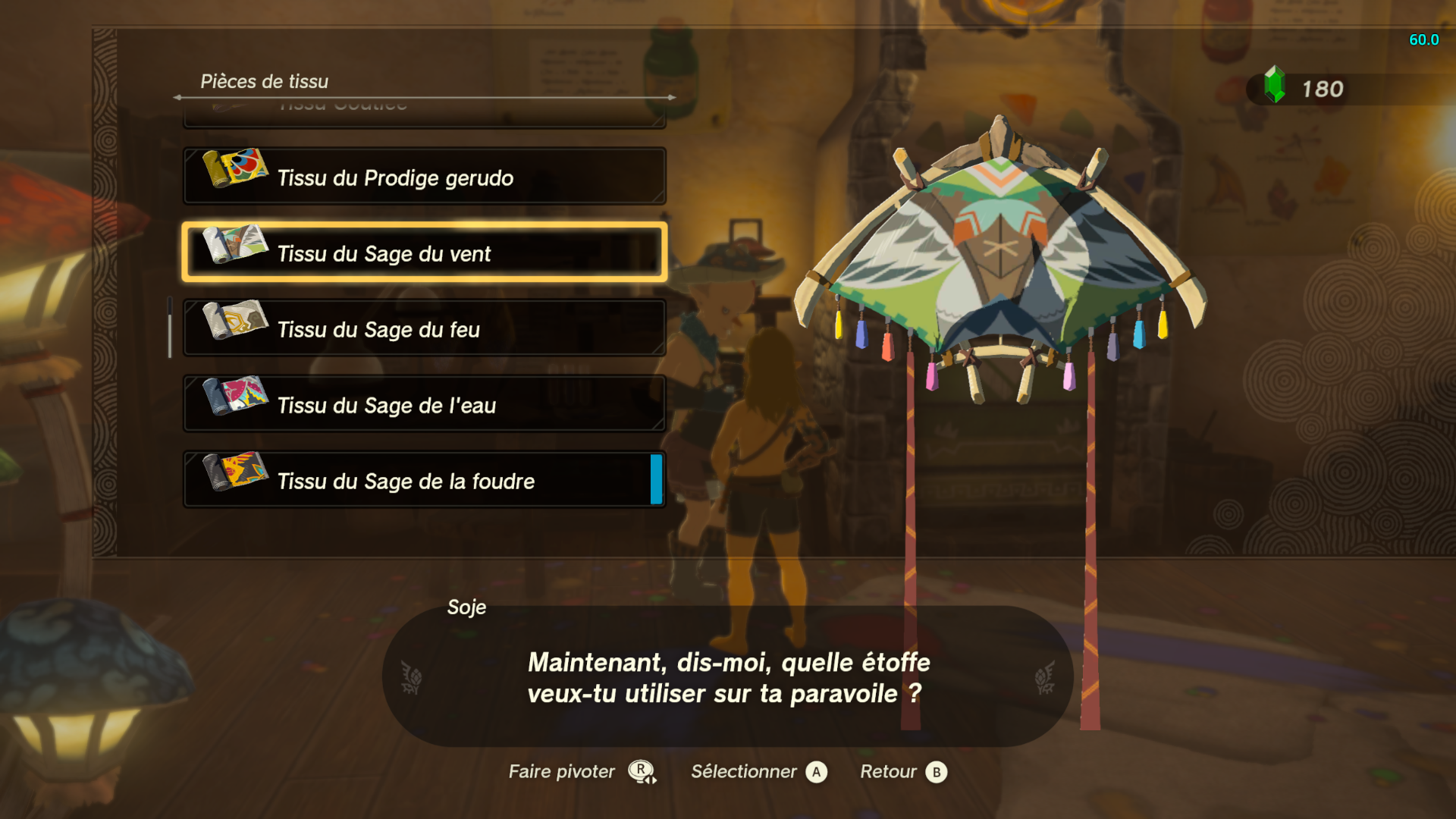Pick the Tissu du Sage du feu entry
This screenshot has width=1456, height=819.
pyautogui.click(x=424, y=328)
